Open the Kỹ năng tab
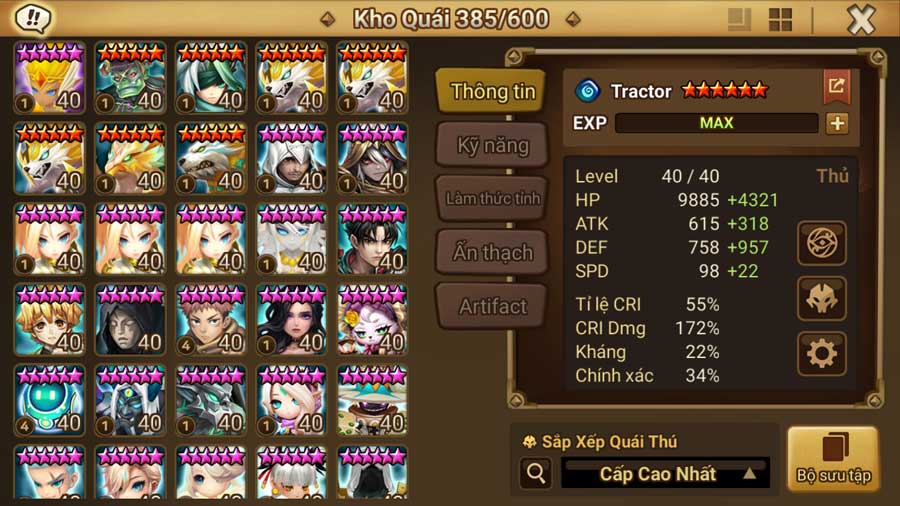 pos(492,145)
